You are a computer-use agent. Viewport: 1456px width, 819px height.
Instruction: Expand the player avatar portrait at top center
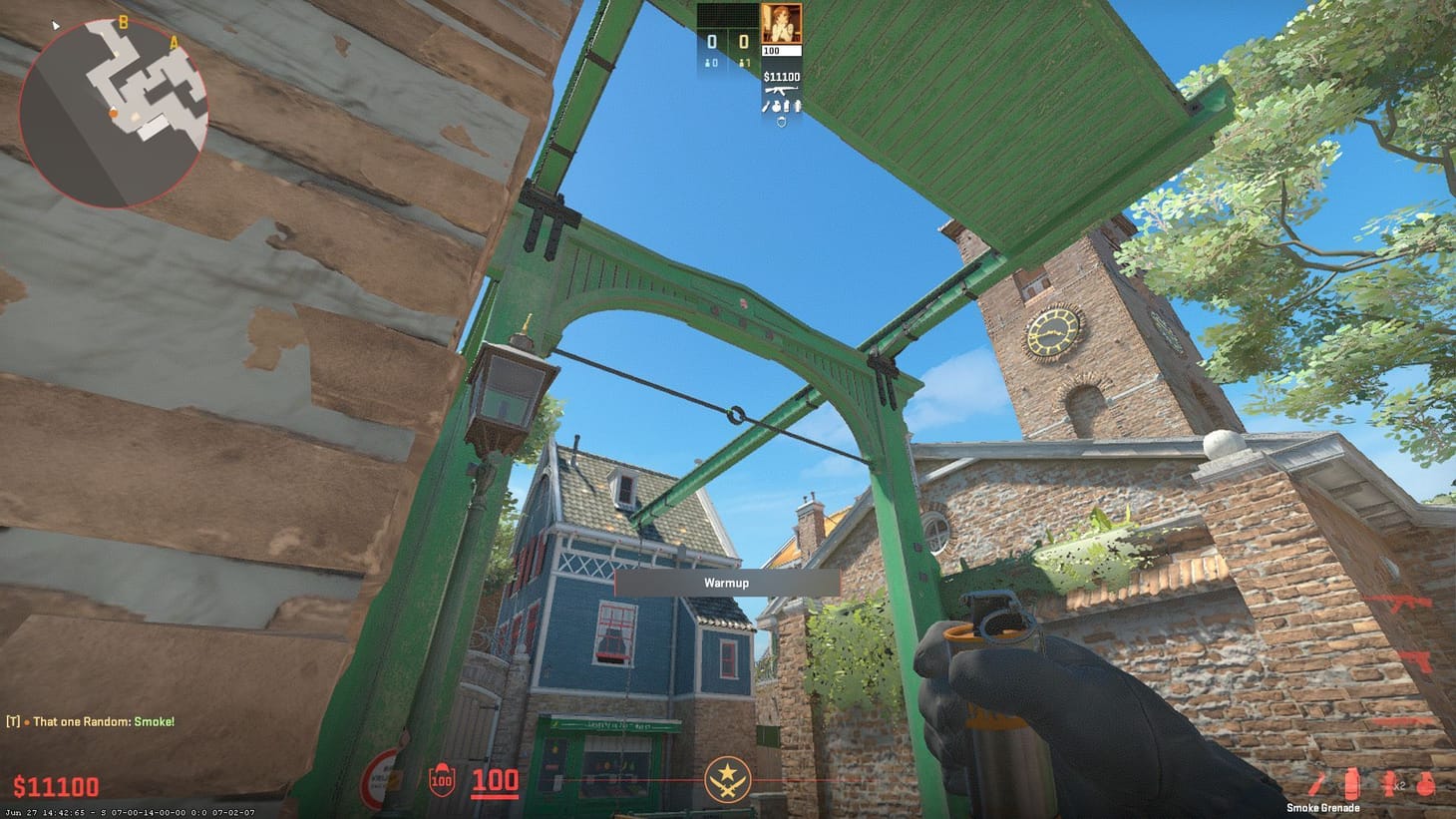point(782,25)
